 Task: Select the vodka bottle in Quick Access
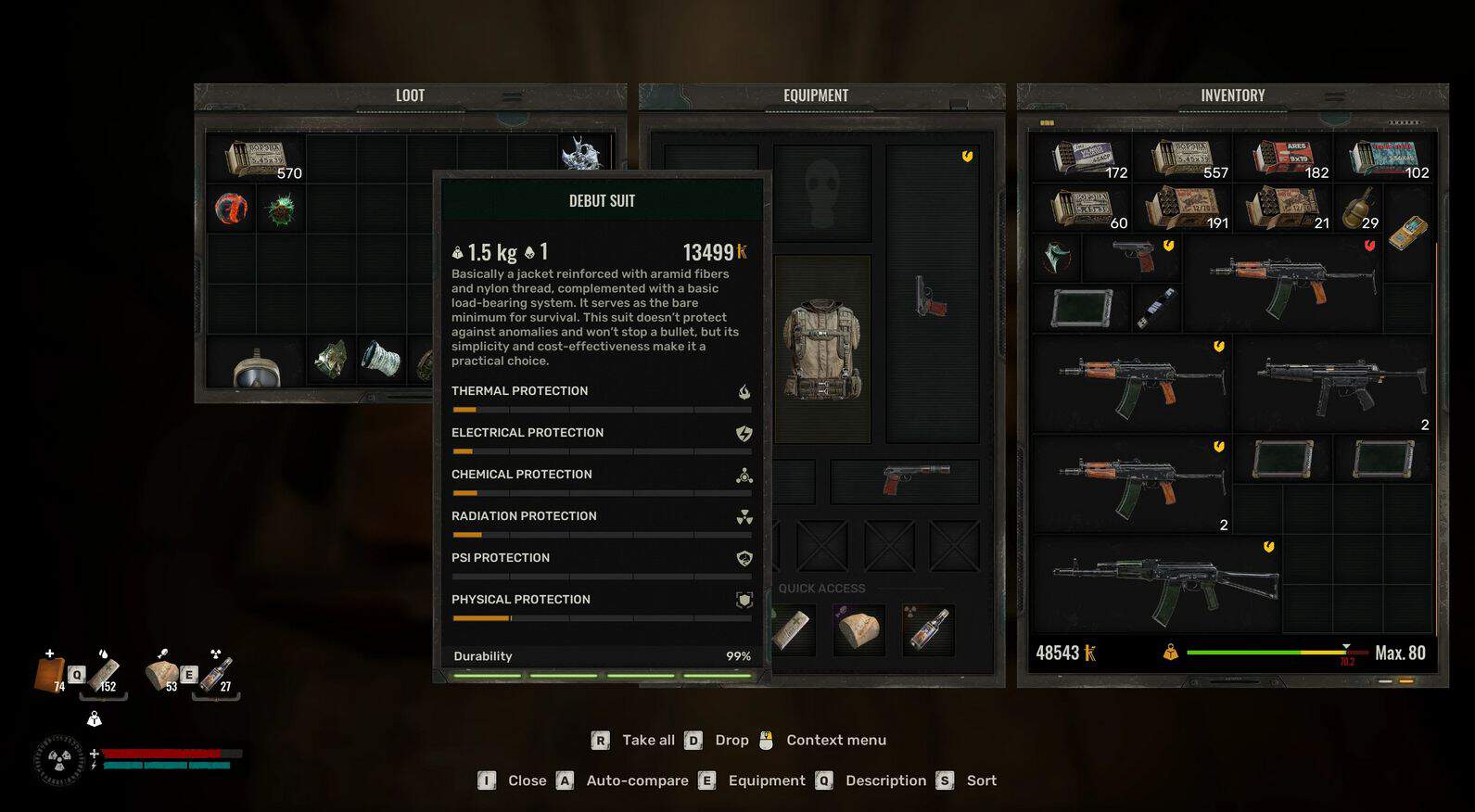click(x=928, y=630)
